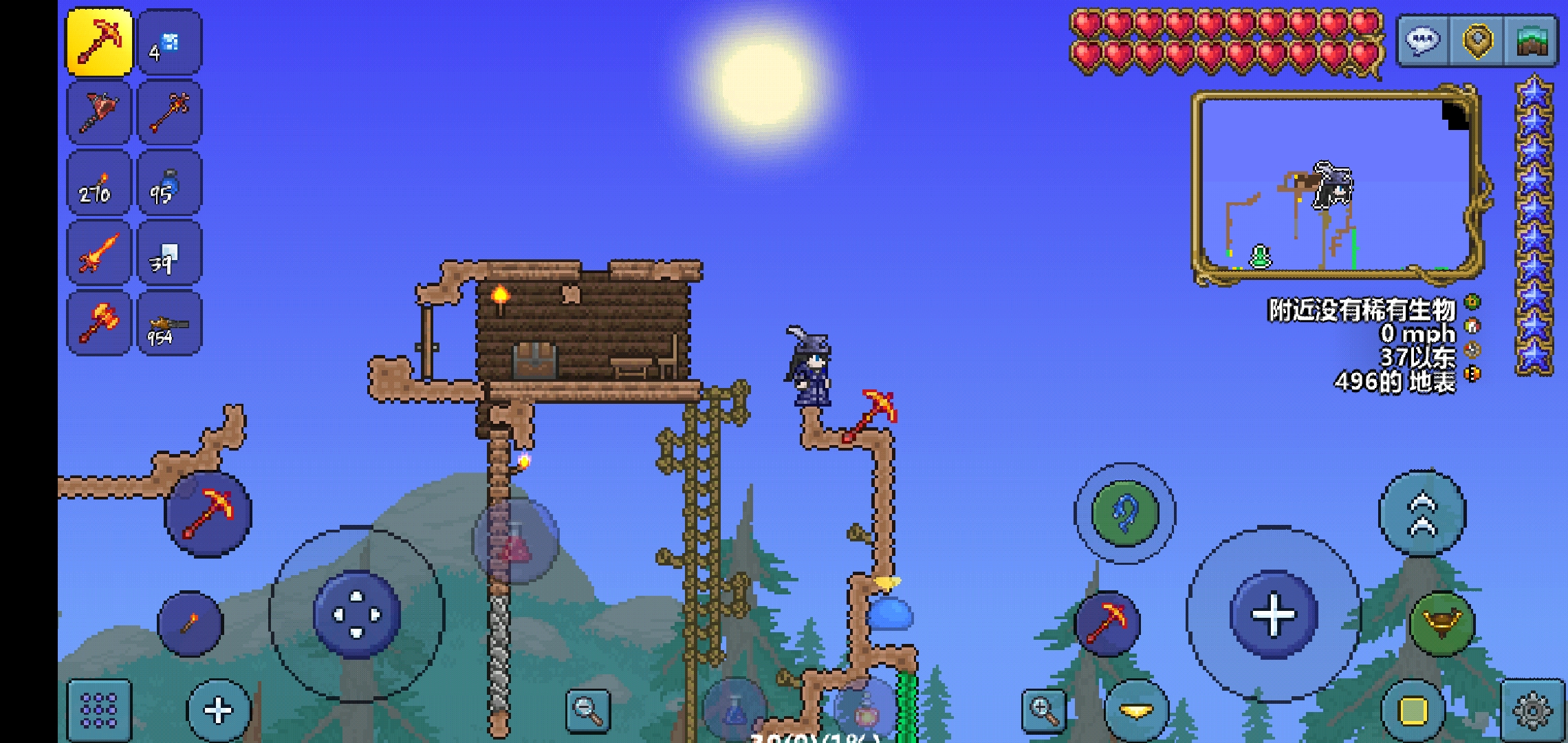Tap the round torch quick-use button
Viewport: 1568px width, 743px height.
click(190, 623)
